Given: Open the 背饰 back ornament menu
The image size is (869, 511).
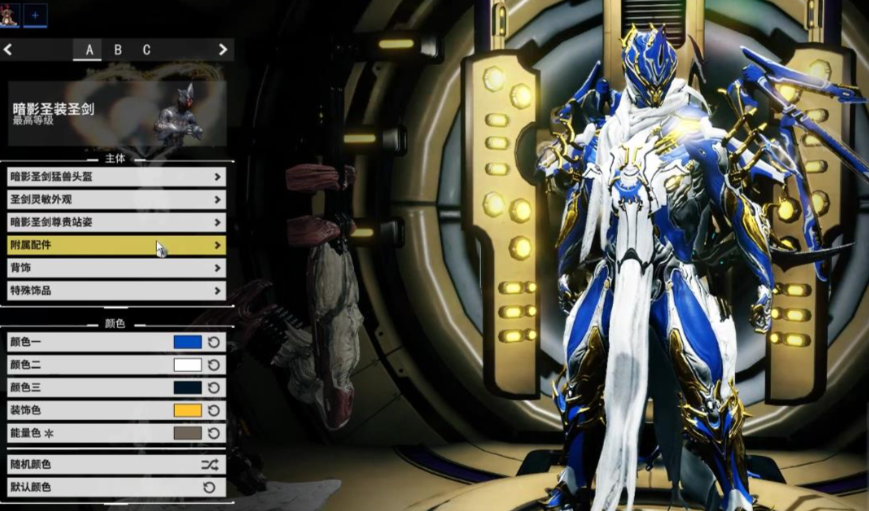Looking at the screenshot, I should 115,268.
